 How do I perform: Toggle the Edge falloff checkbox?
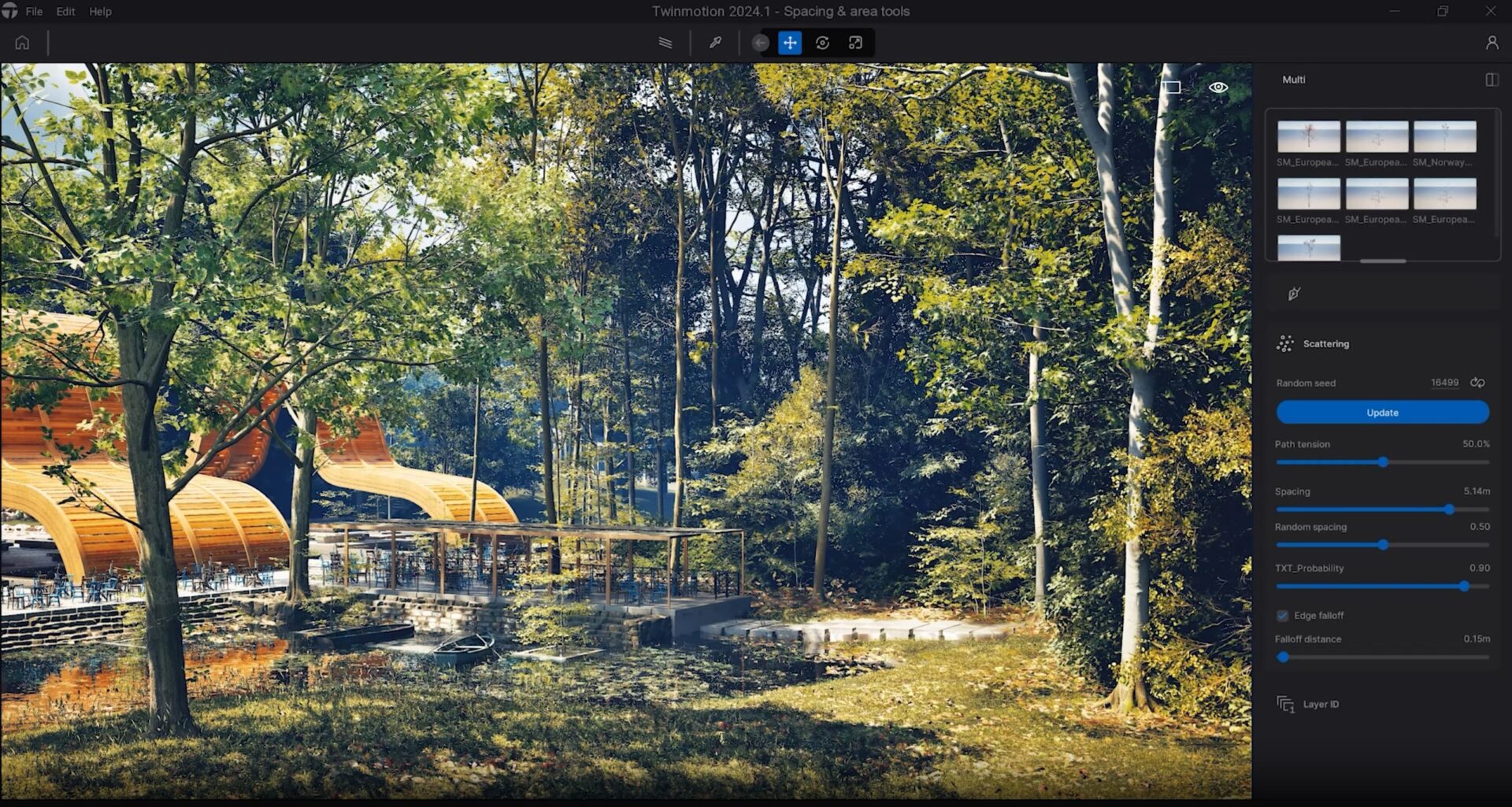pos(1283,616)
